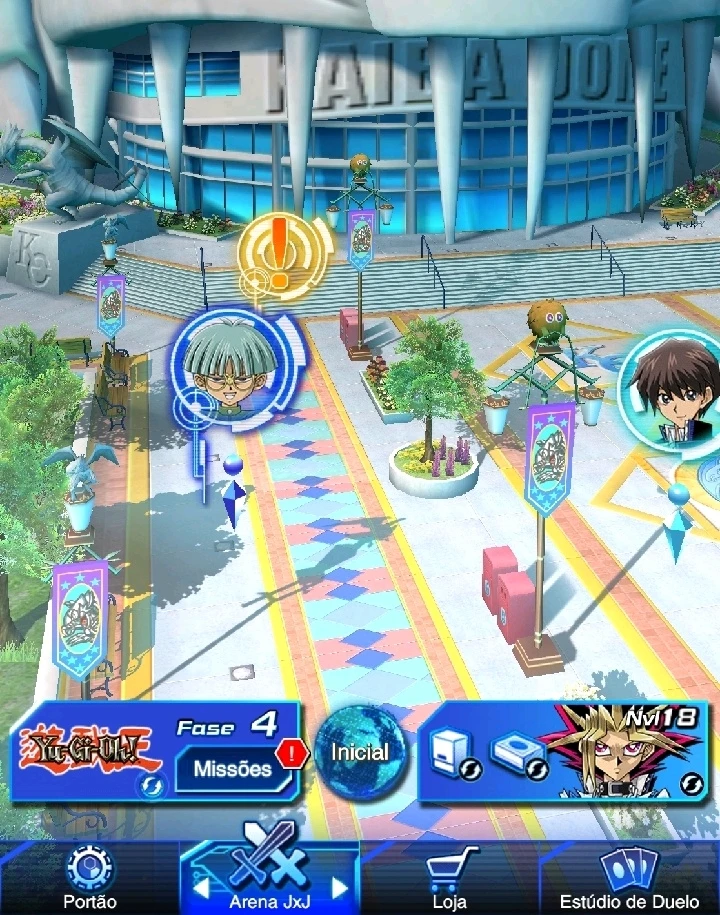Switch to Estúdio de Duelo
Image resolution: width=720 pixels, height=915 pixels.
629,877
